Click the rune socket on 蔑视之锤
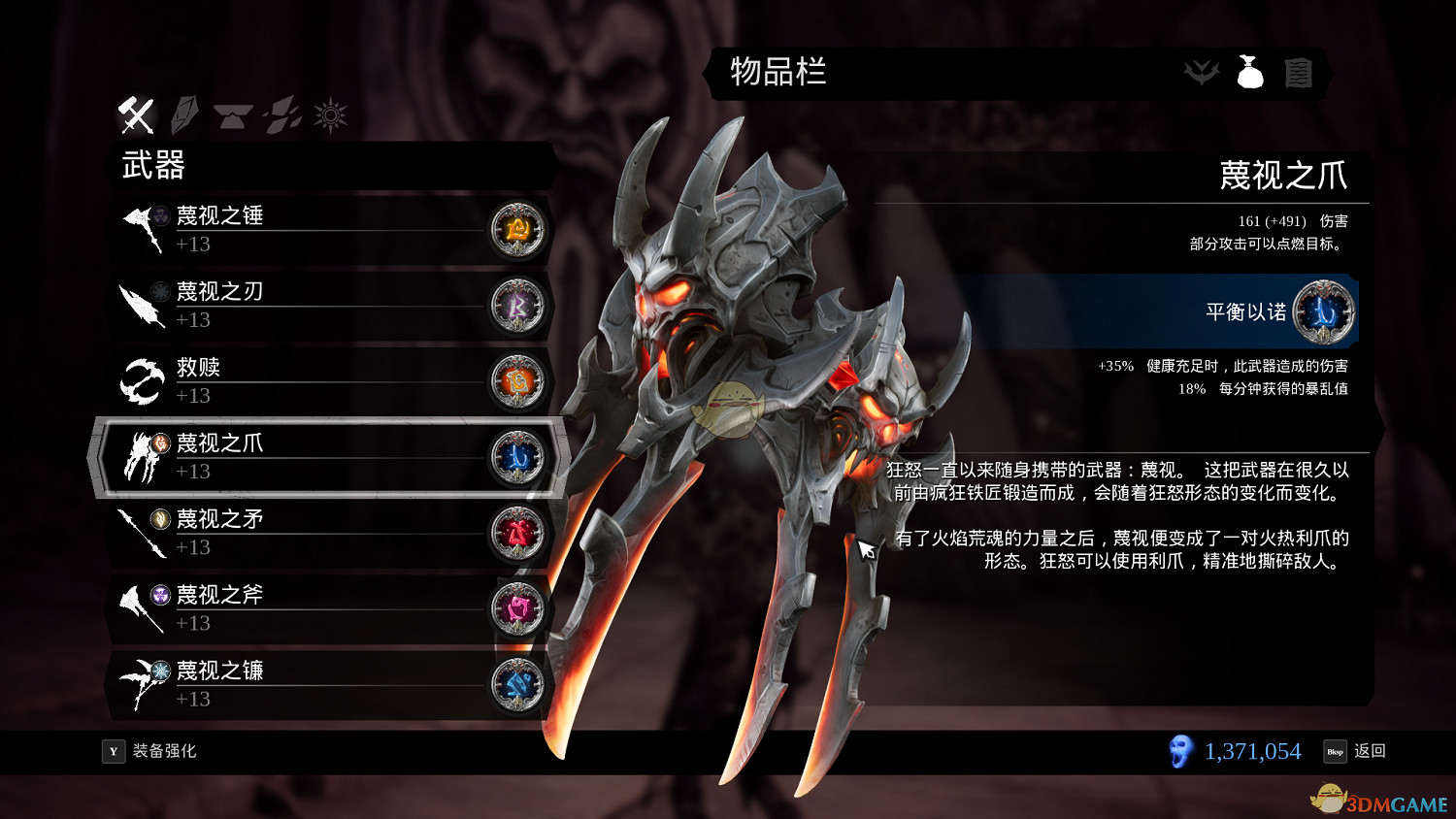 (517, 231)
